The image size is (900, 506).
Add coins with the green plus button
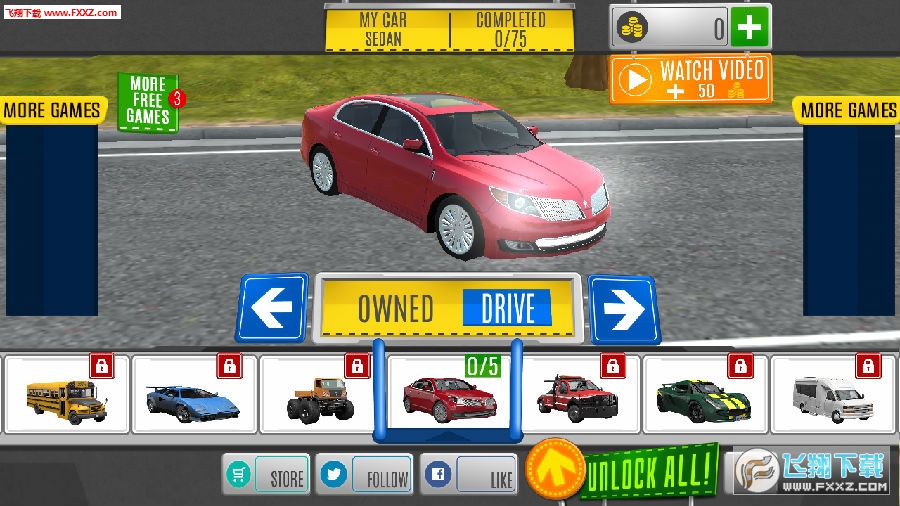point(750,27)
